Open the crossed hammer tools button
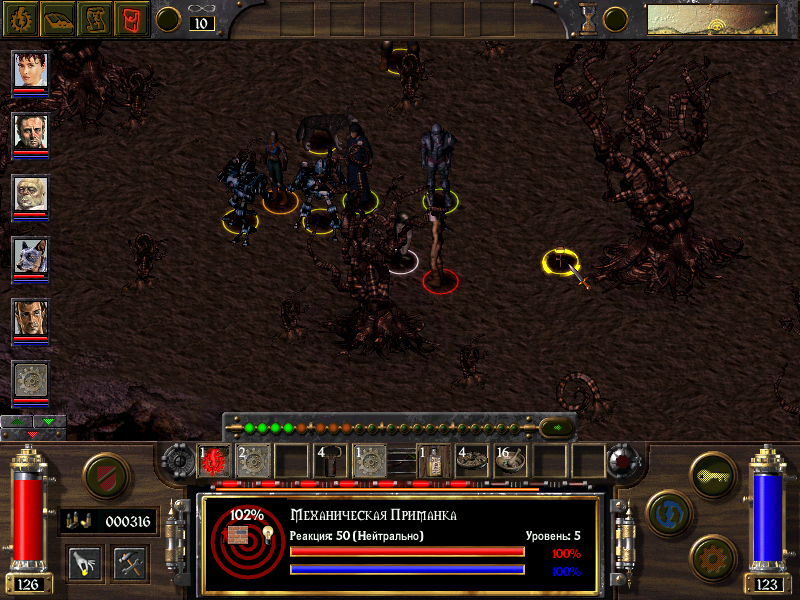800x600 pixels. [130, 561]
